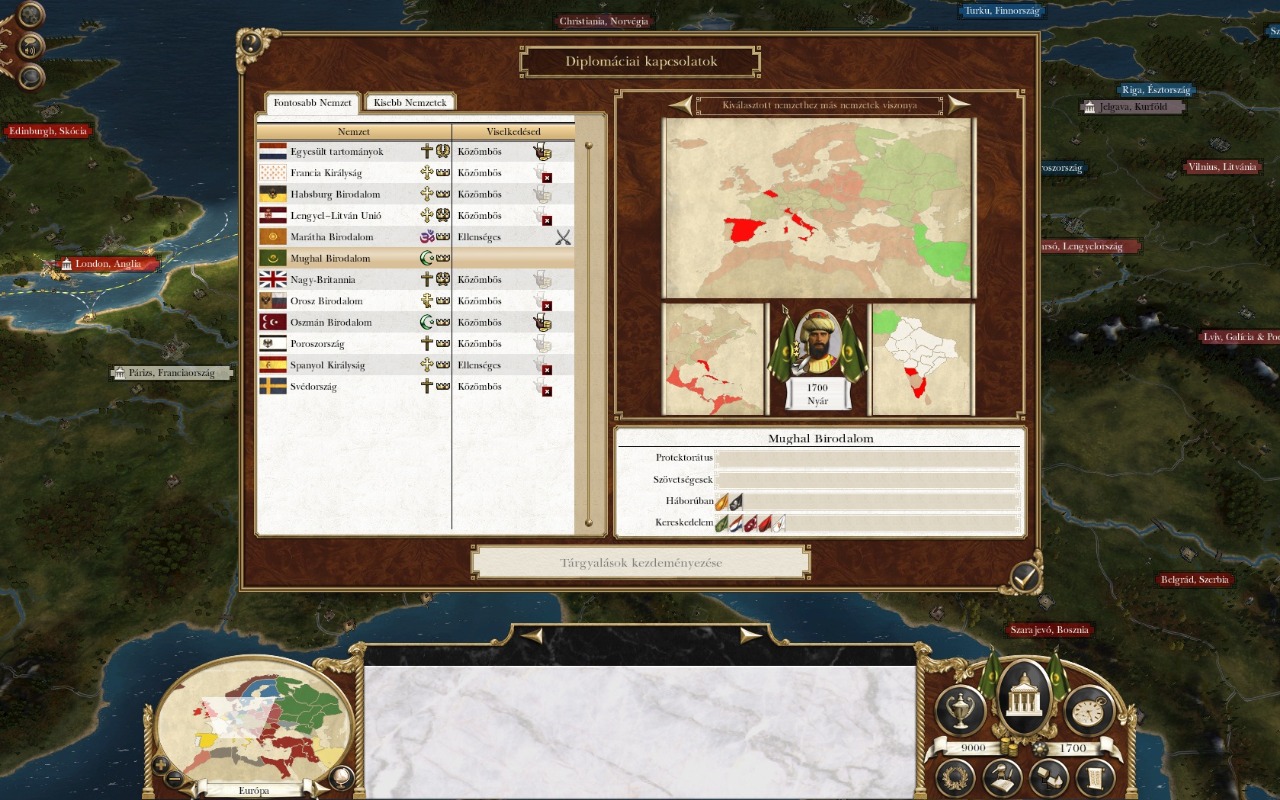Confirm with the checkmark button

coord(1025,575)
